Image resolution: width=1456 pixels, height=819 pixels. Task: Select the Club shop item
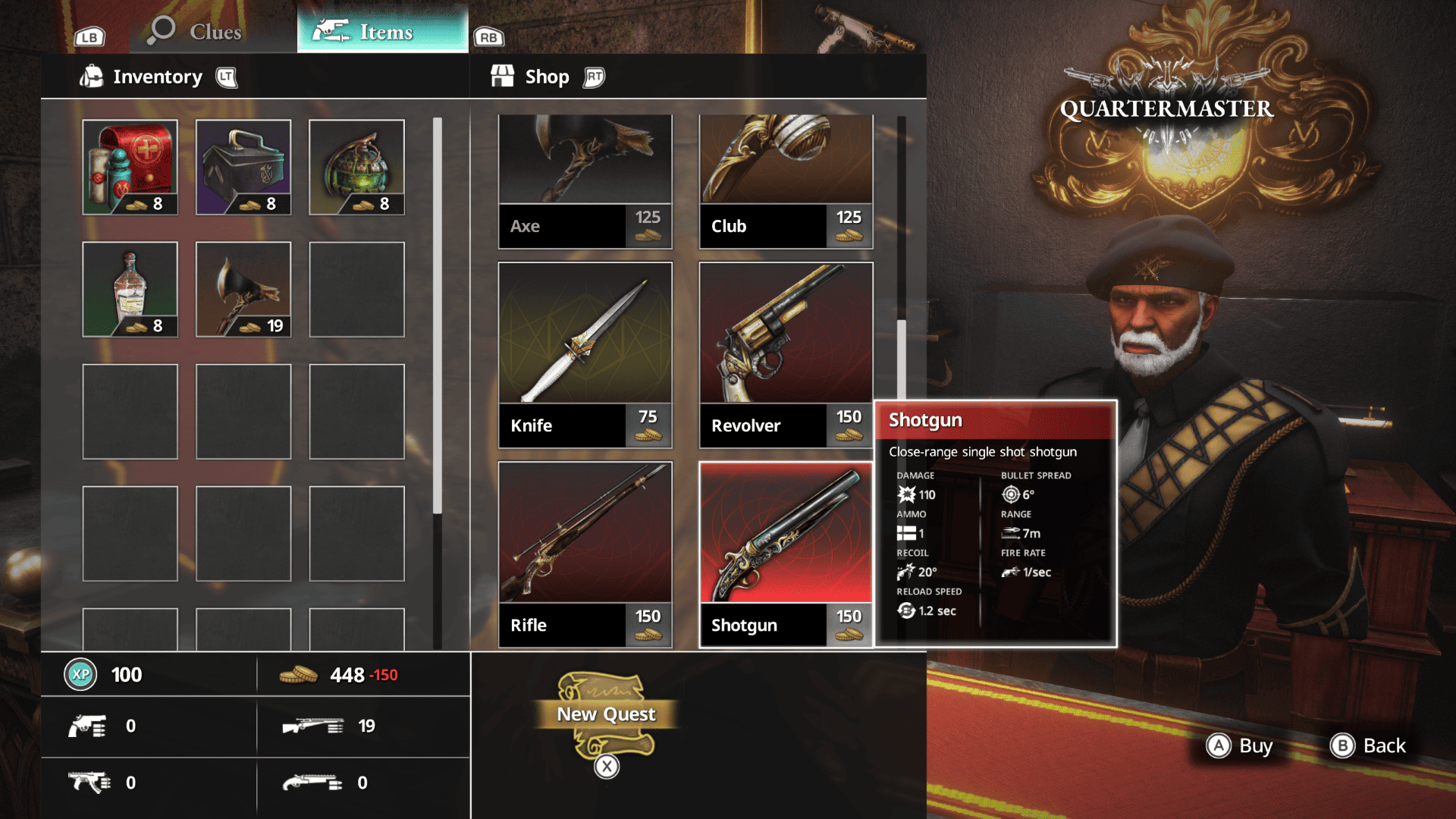[786, 182]
